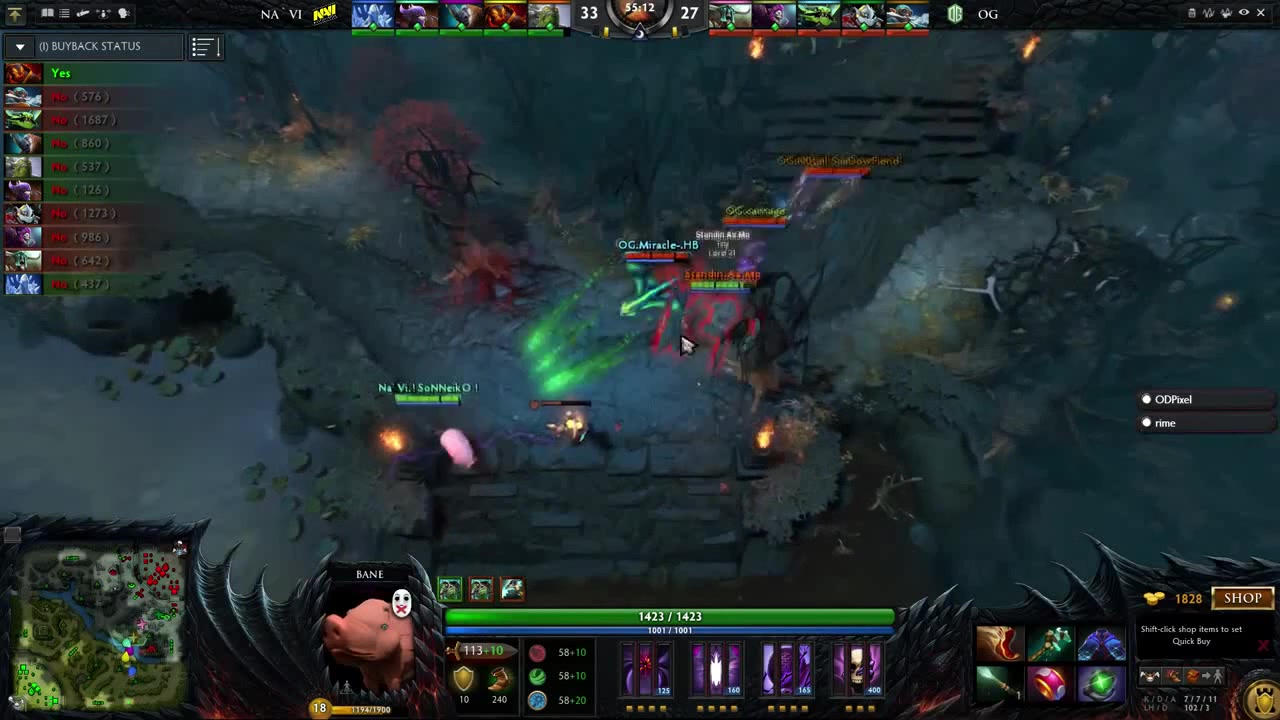Click the Magic Wand item in Bane's inventory
The width and height of the screenshot is (1280, 720).
997,683
